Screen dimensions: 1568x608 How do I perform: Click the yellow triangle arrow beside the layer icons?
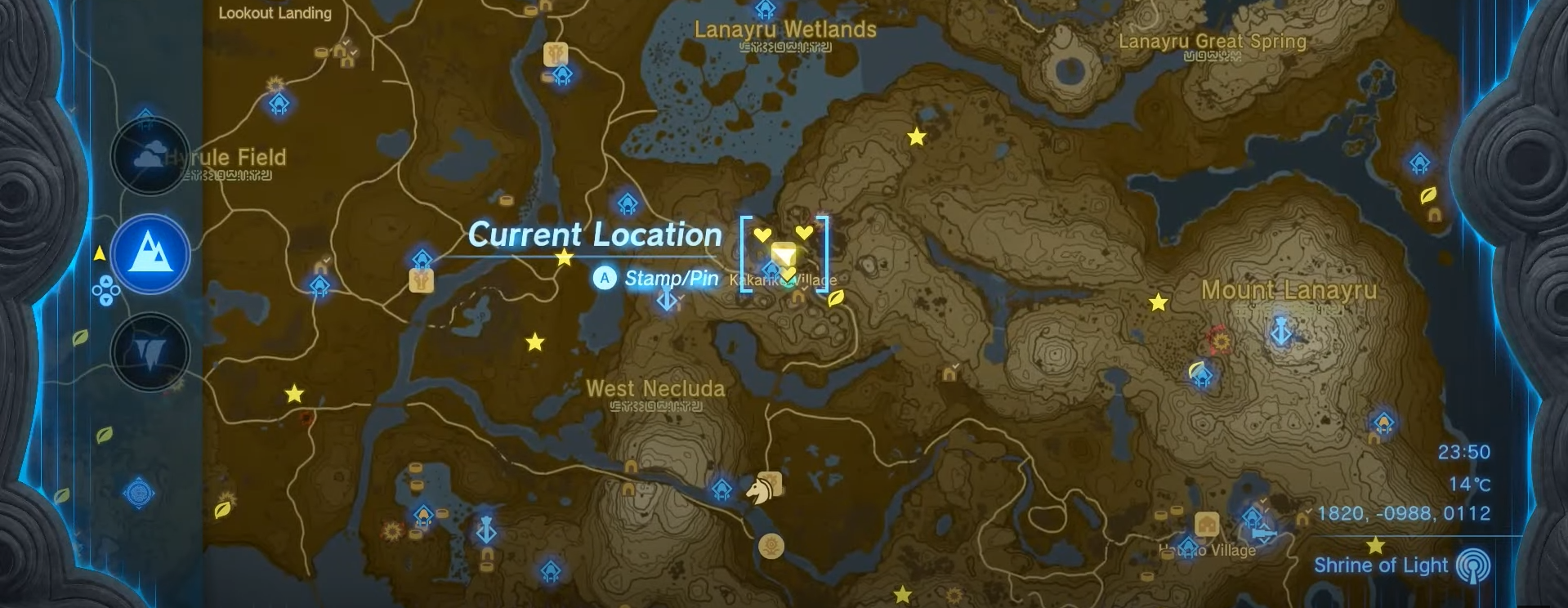coord(98,253)
